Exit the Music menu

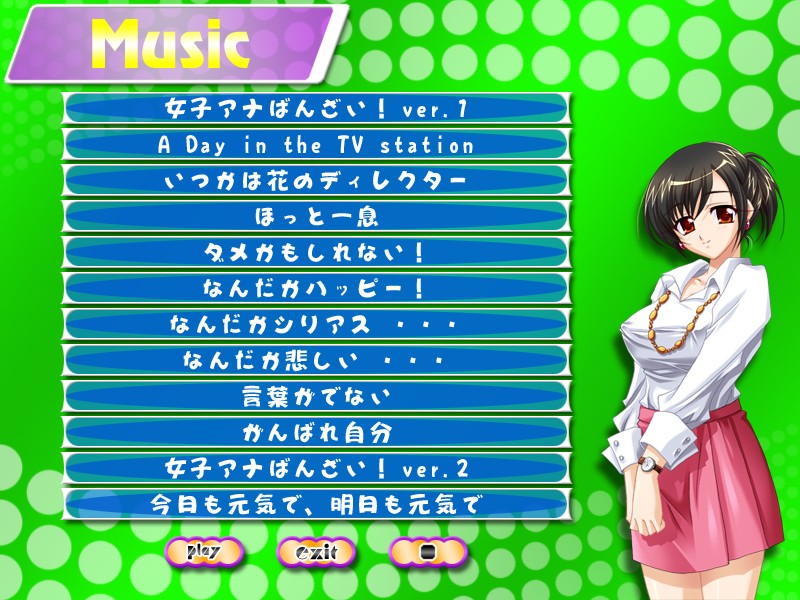[316, 551]
